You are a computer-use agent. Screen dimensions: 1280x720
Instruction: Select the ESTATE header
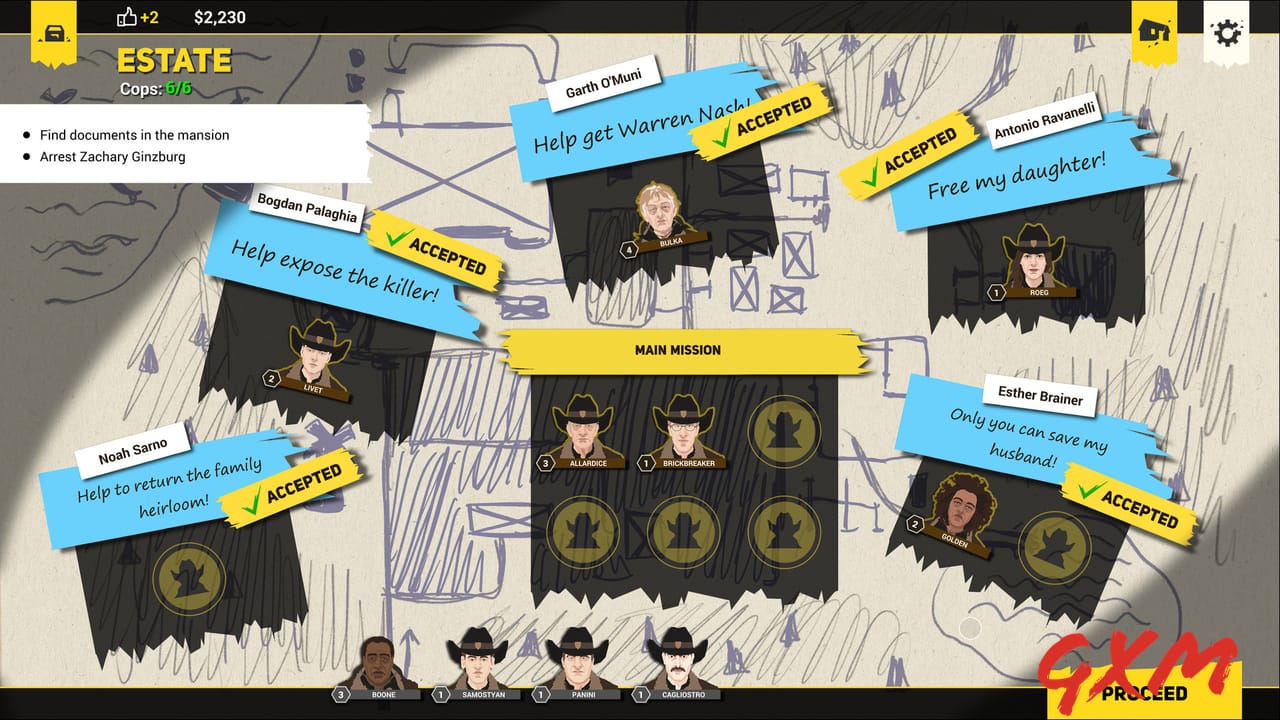pyautogui.click(x=176, y=61)
